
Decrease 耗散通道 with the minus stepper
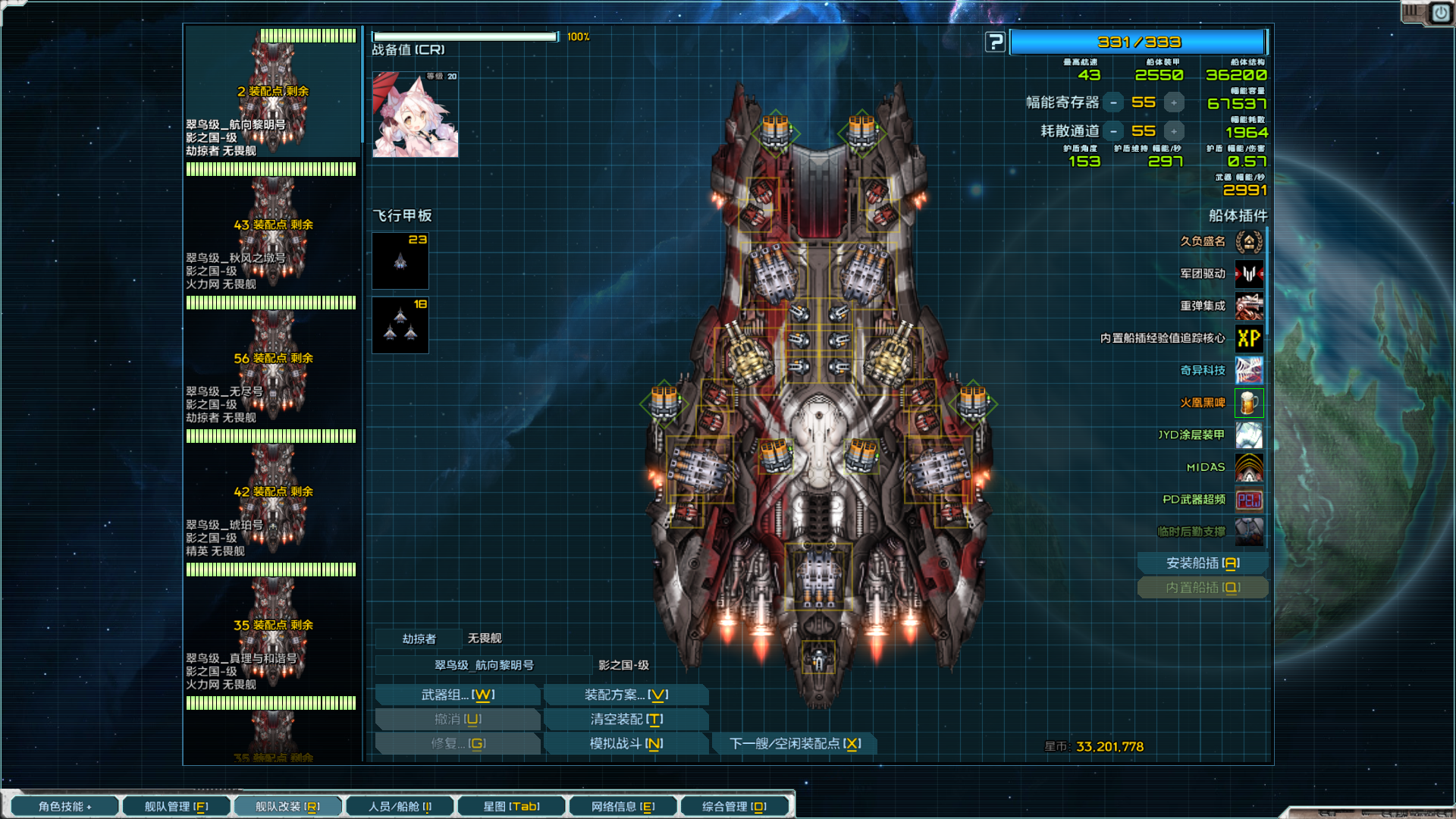(x=1112, y=131)
